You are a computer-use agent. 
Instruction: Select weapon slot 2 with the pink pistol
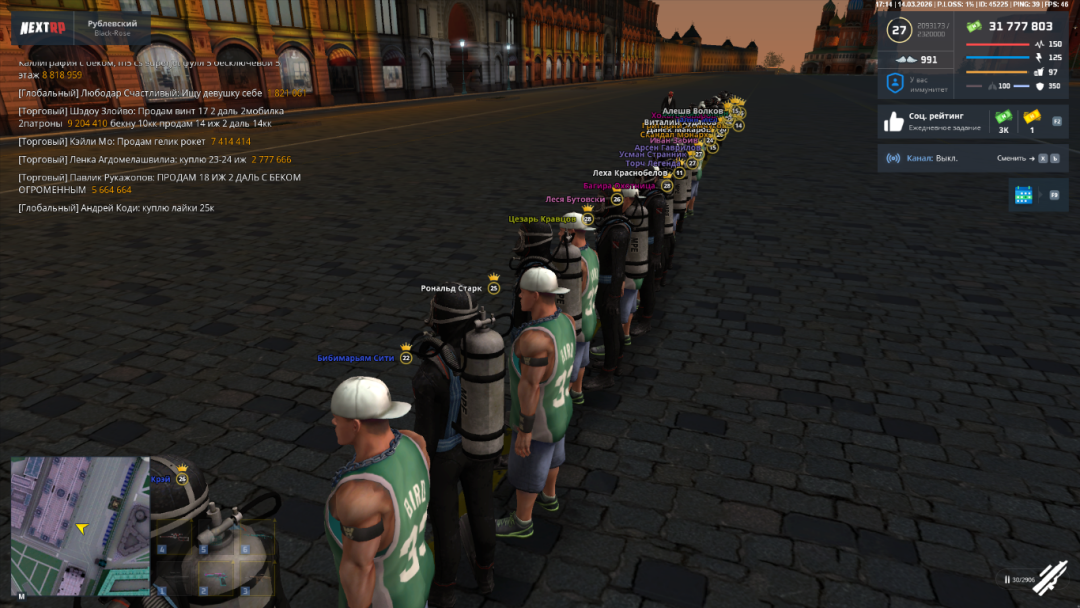(214, 579)
